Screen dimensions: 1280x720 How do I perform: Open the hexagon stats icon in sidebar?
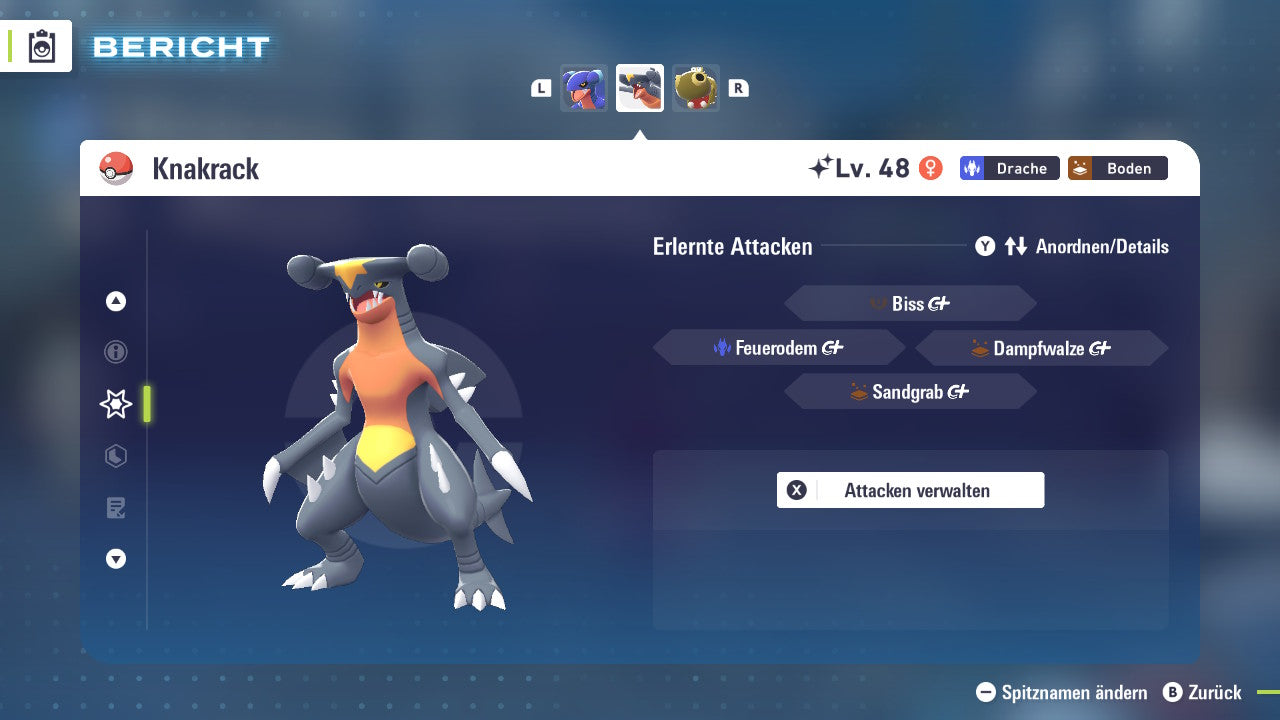pyautogui.click(x=115, y=456)
